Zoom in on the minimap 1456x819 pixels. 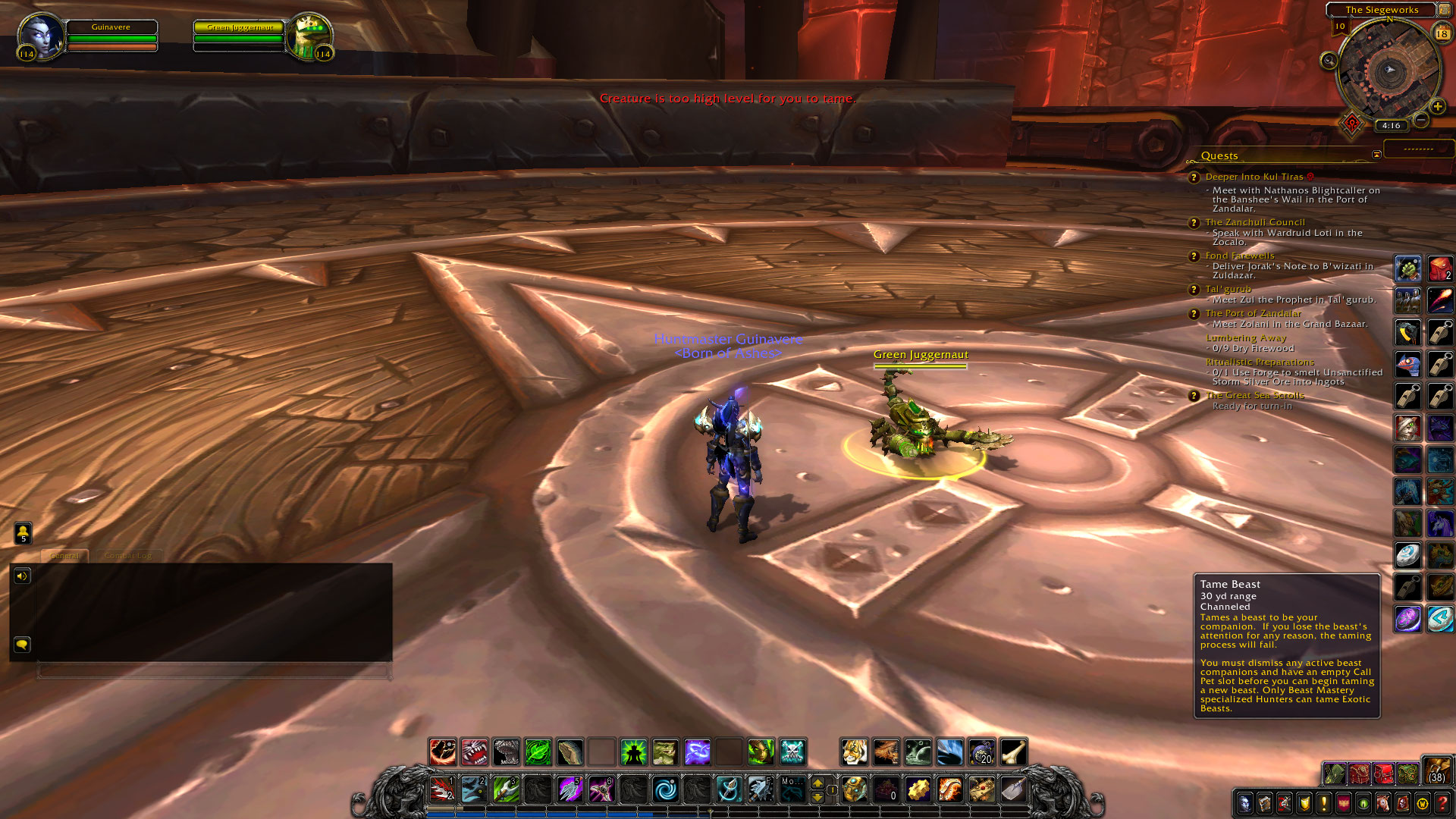pyautogui.click(x=1437, y=107)
